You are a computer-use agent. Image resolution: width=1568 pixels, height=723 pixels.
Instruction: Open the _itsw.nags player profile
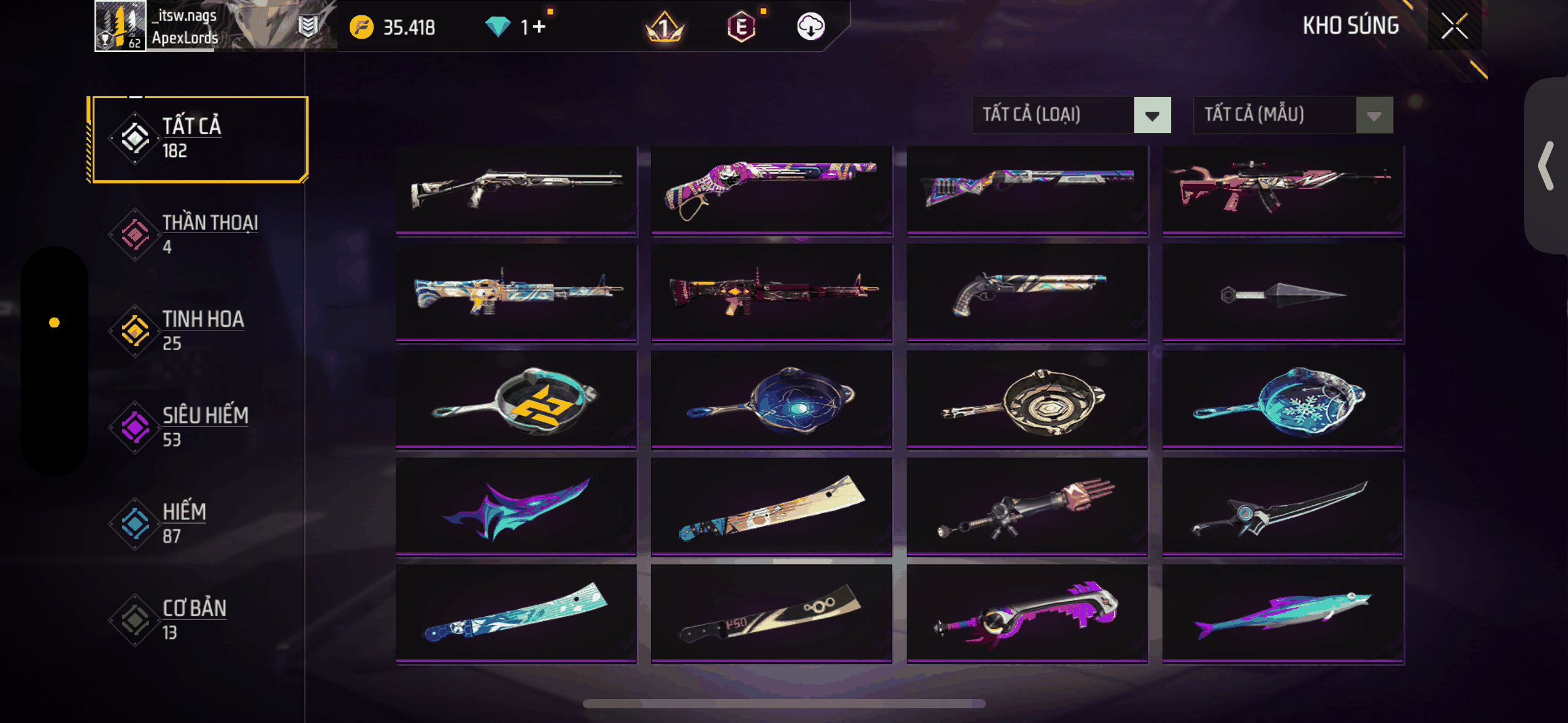click(x=121, y=26)
